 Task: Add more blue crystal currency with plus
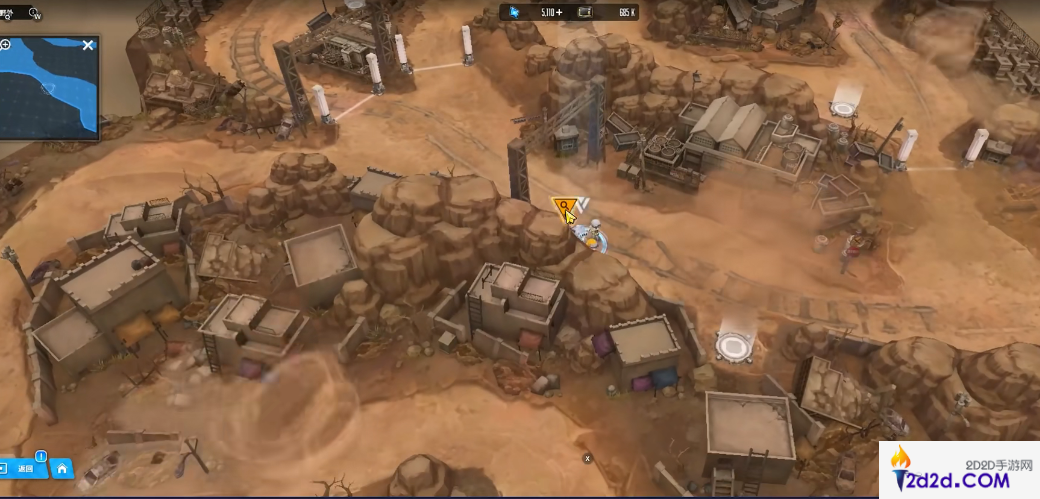tap(560, 13)
